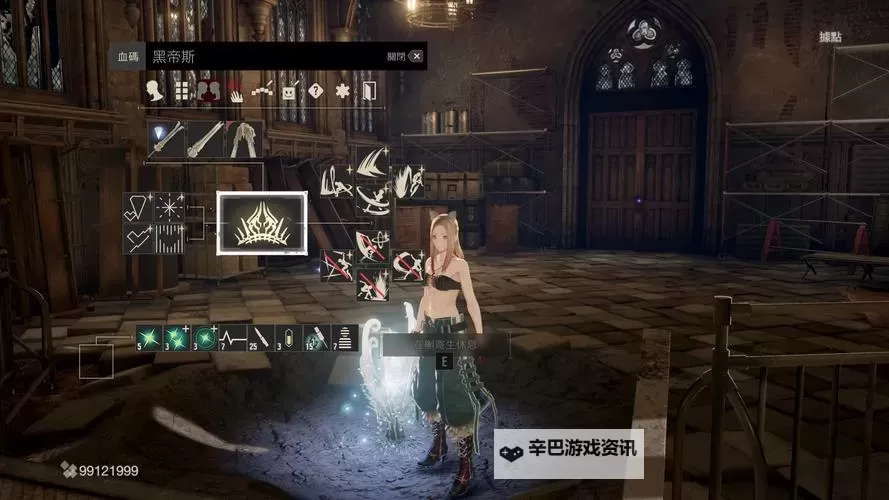The image size is (889, 500).
Task: Open the smiley face tab
Action: coord(289,92)
